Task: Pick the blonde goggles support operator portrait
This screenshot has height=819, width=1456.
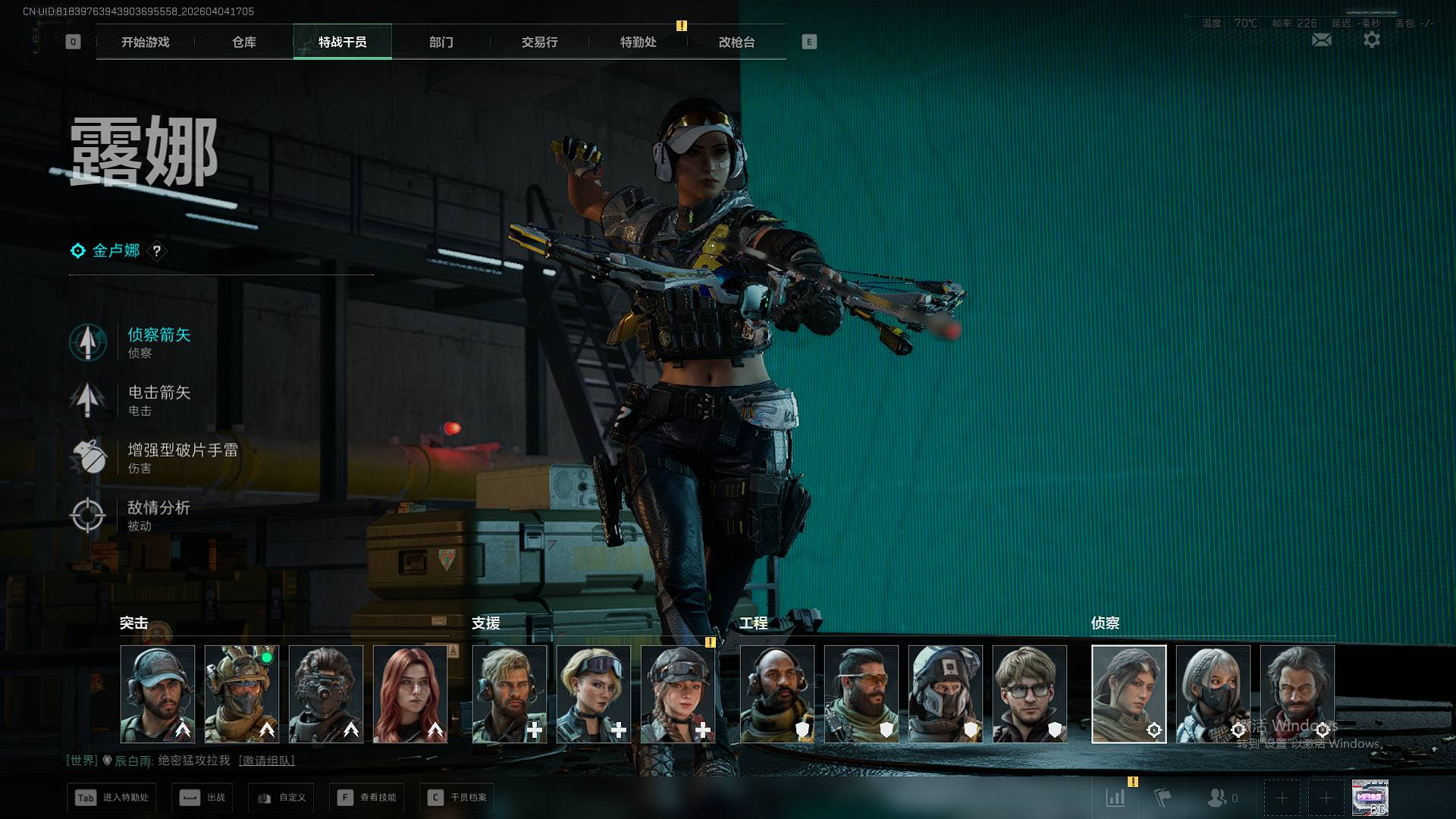Action: [593, 694]
